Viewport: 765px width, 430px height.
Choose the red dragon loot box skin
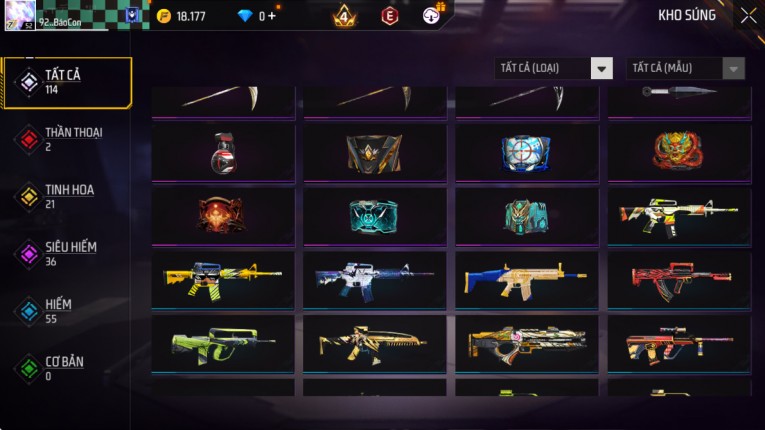click(x=678, y=152)
